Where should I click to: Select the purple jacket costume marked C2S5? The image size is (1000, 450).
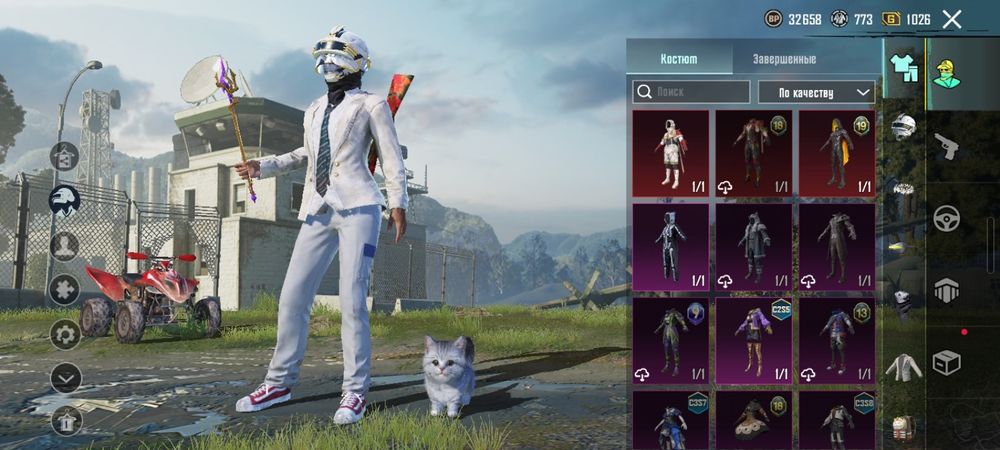753,340
